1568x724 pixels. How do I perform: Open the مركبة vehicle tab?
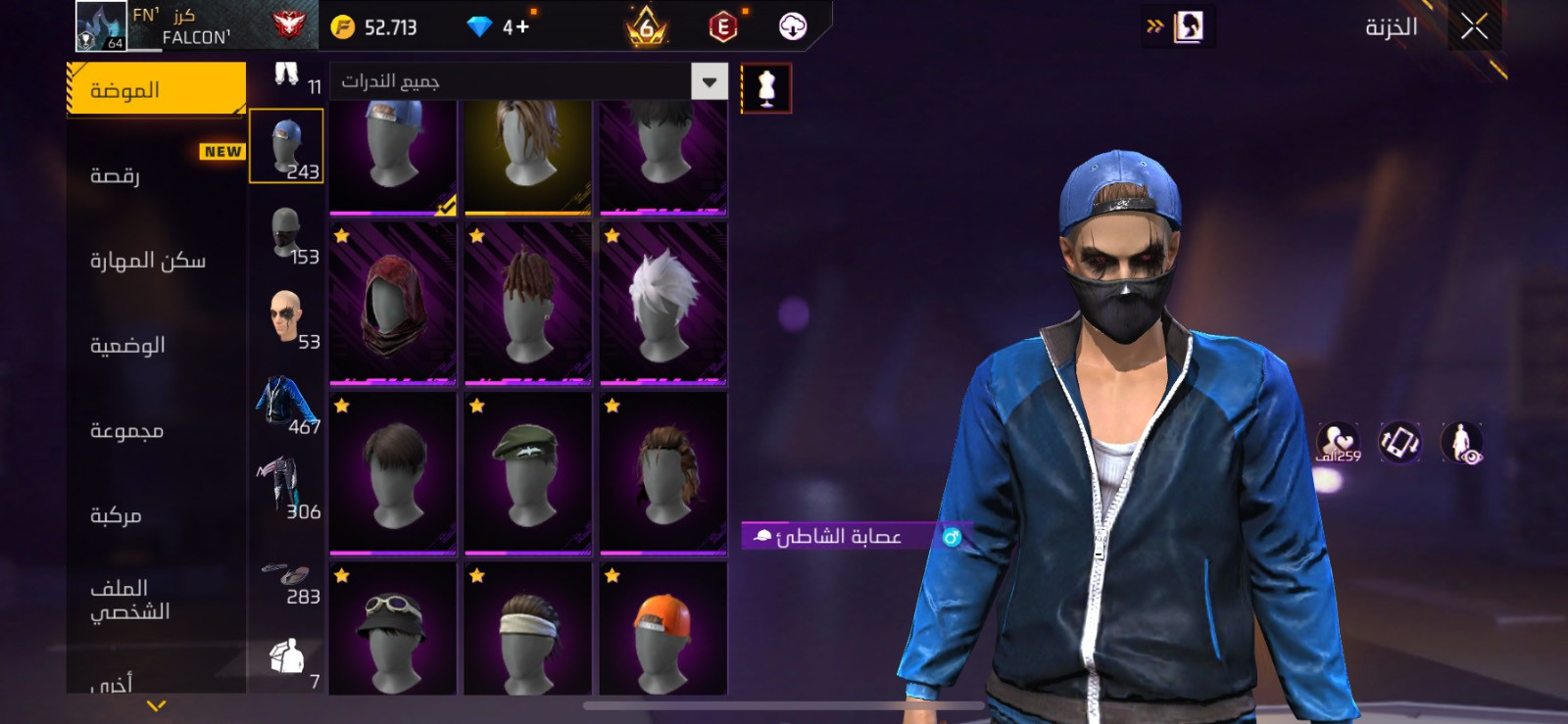116,515
